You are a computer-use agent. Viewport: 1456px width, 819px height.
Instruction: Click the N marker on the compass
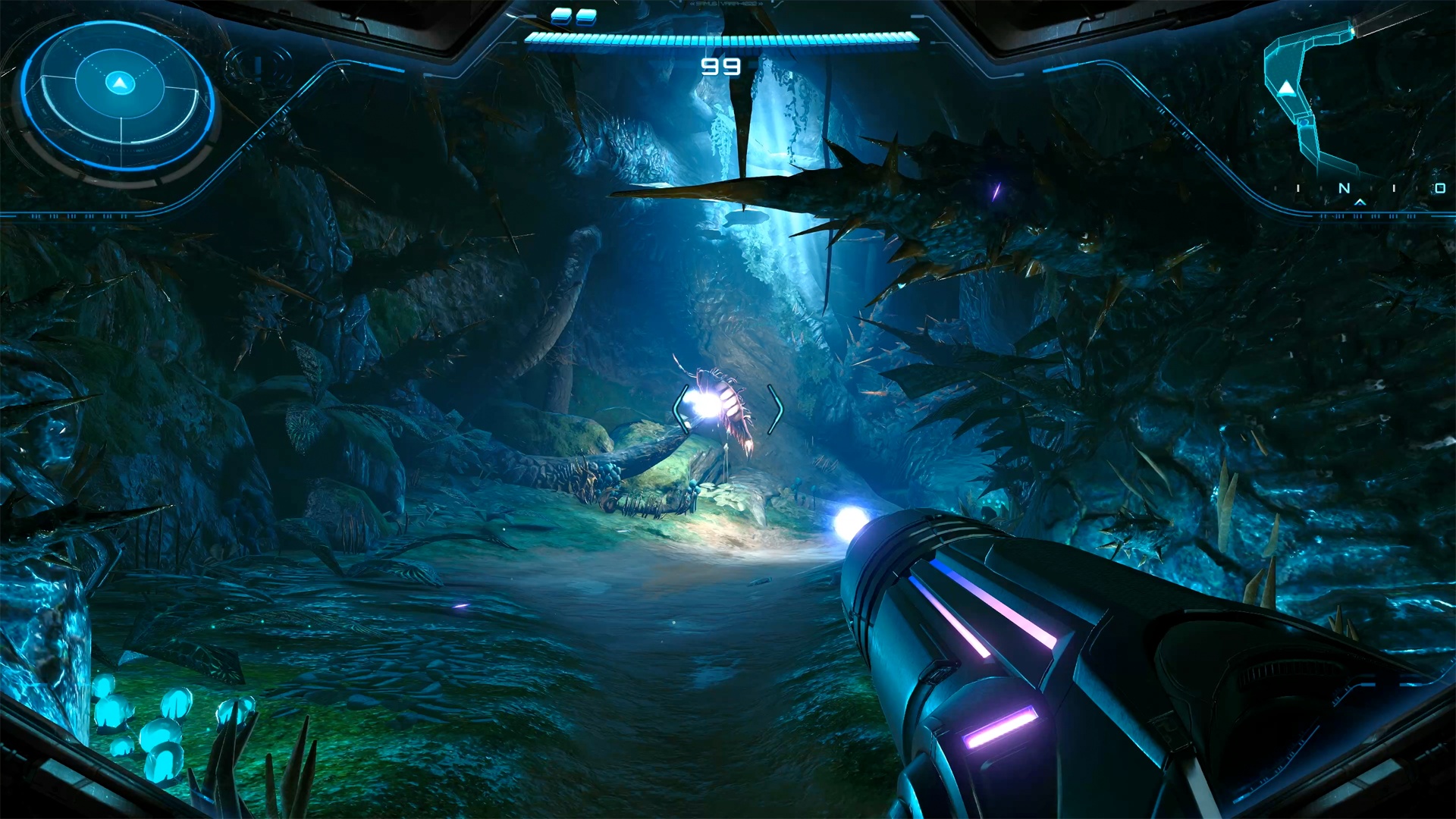pyautogui.click(x=1345, y=188)
